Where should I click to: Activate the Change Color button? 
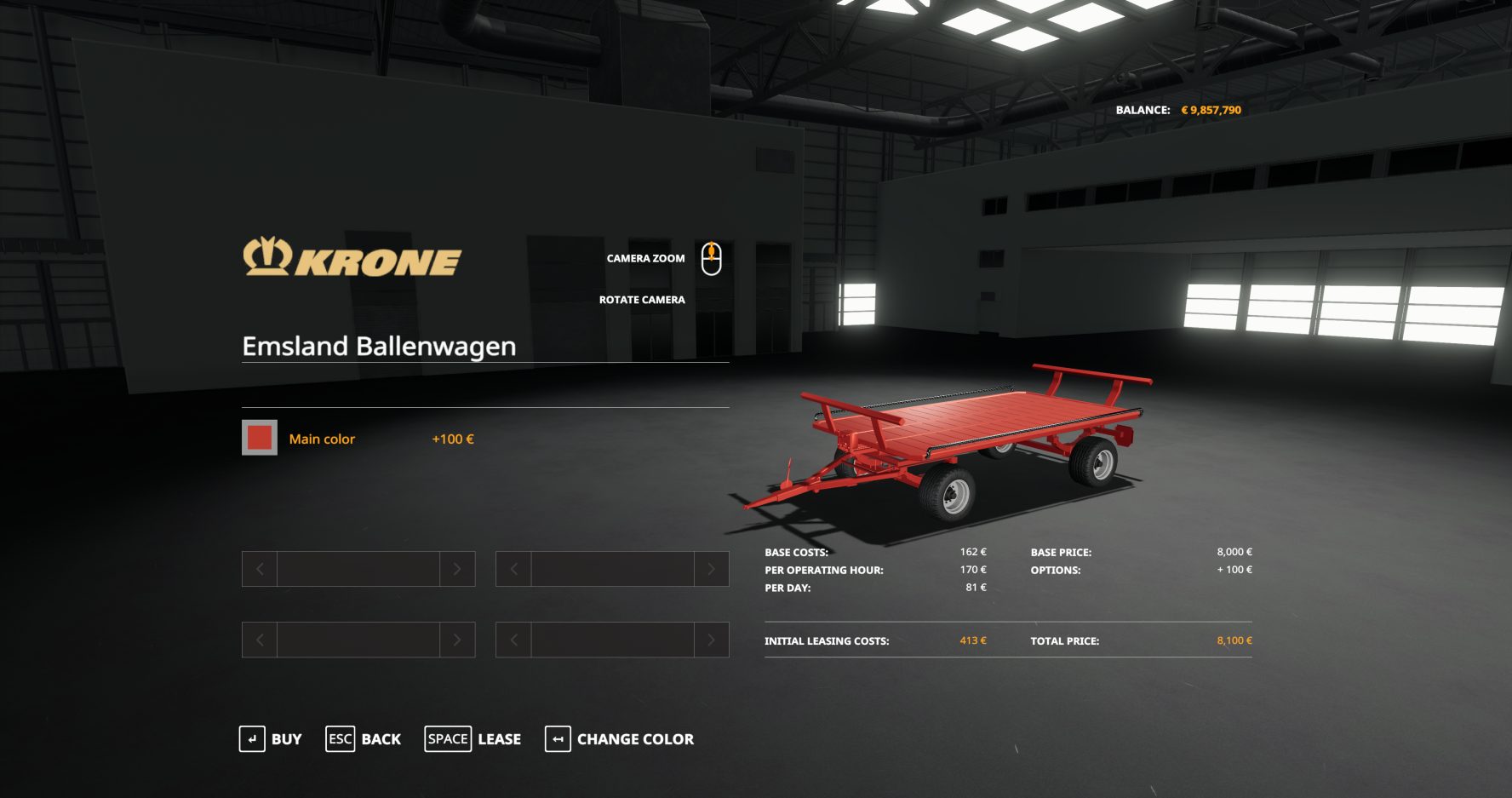tap(620, 739)
